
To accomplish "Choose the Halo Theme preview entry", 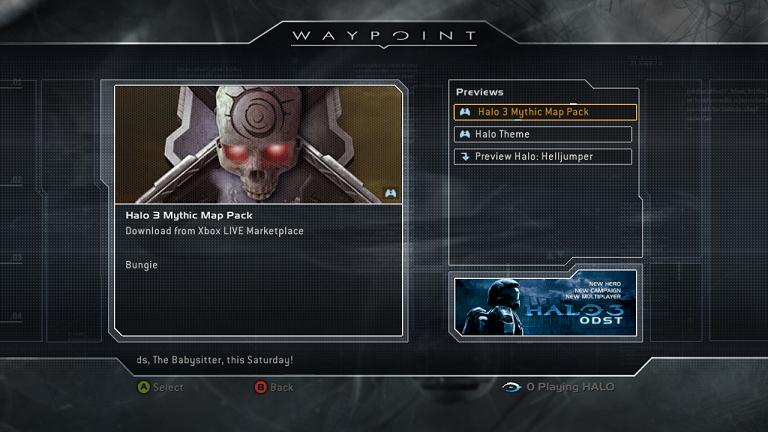I will [x=543, y=134].
